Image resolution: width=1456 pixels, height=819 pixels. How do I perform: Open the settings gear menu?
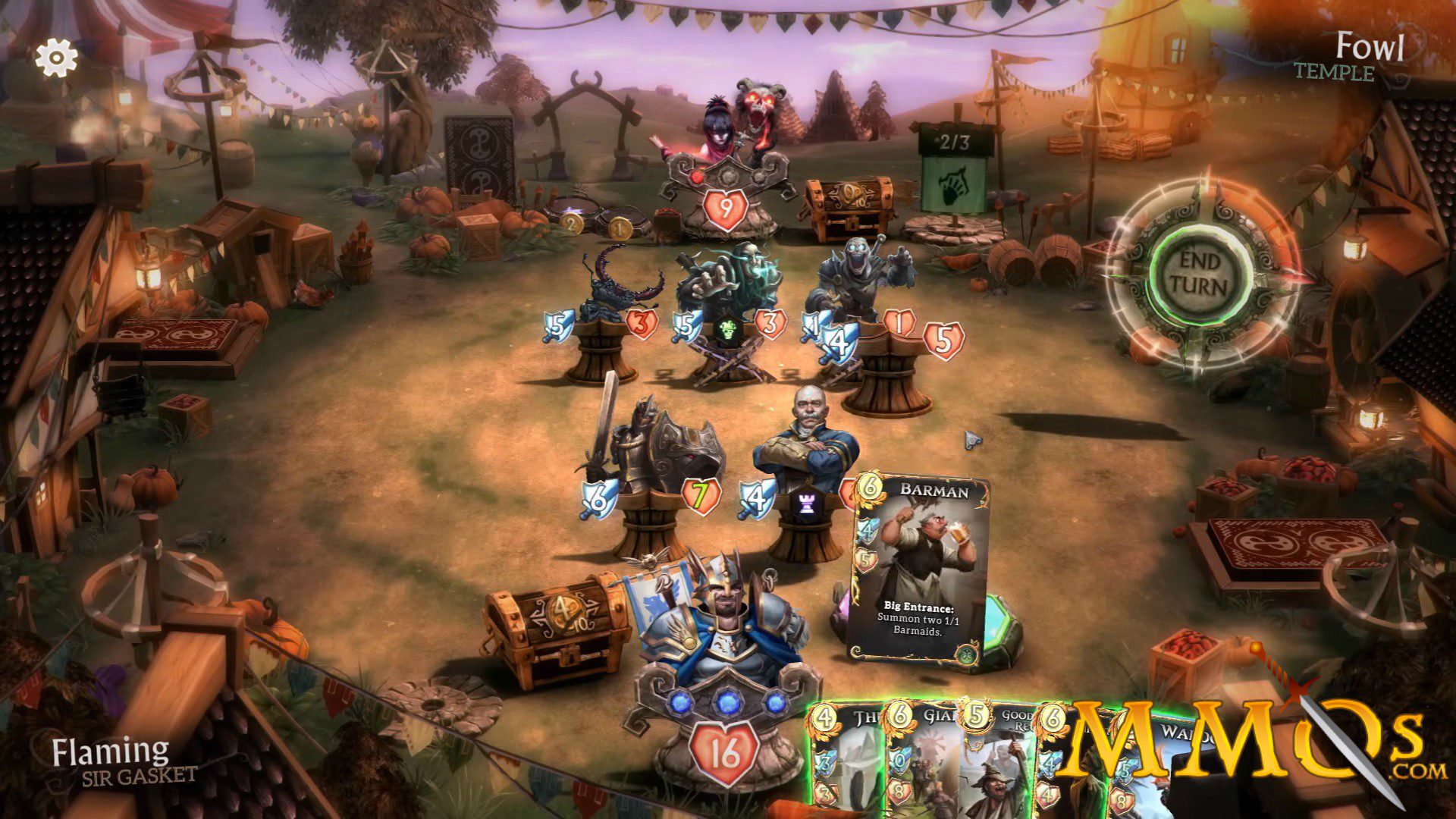coord(57,58)
